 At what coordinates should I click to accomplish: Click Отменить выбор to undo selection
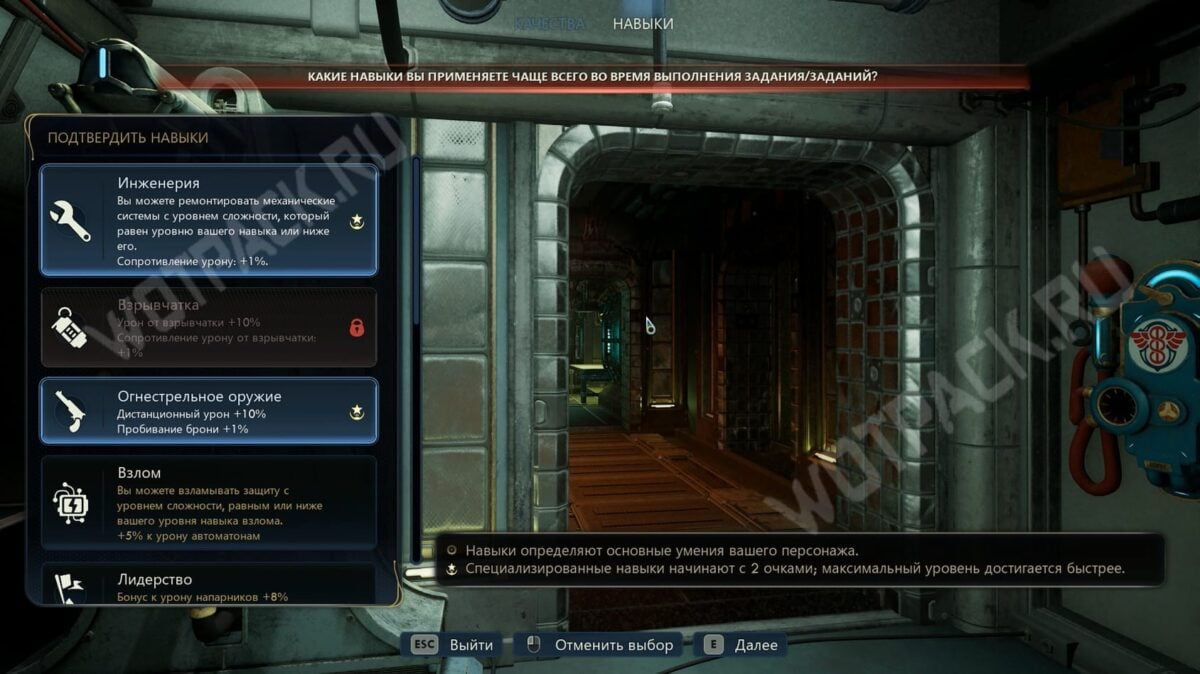(x=597, y=645)
